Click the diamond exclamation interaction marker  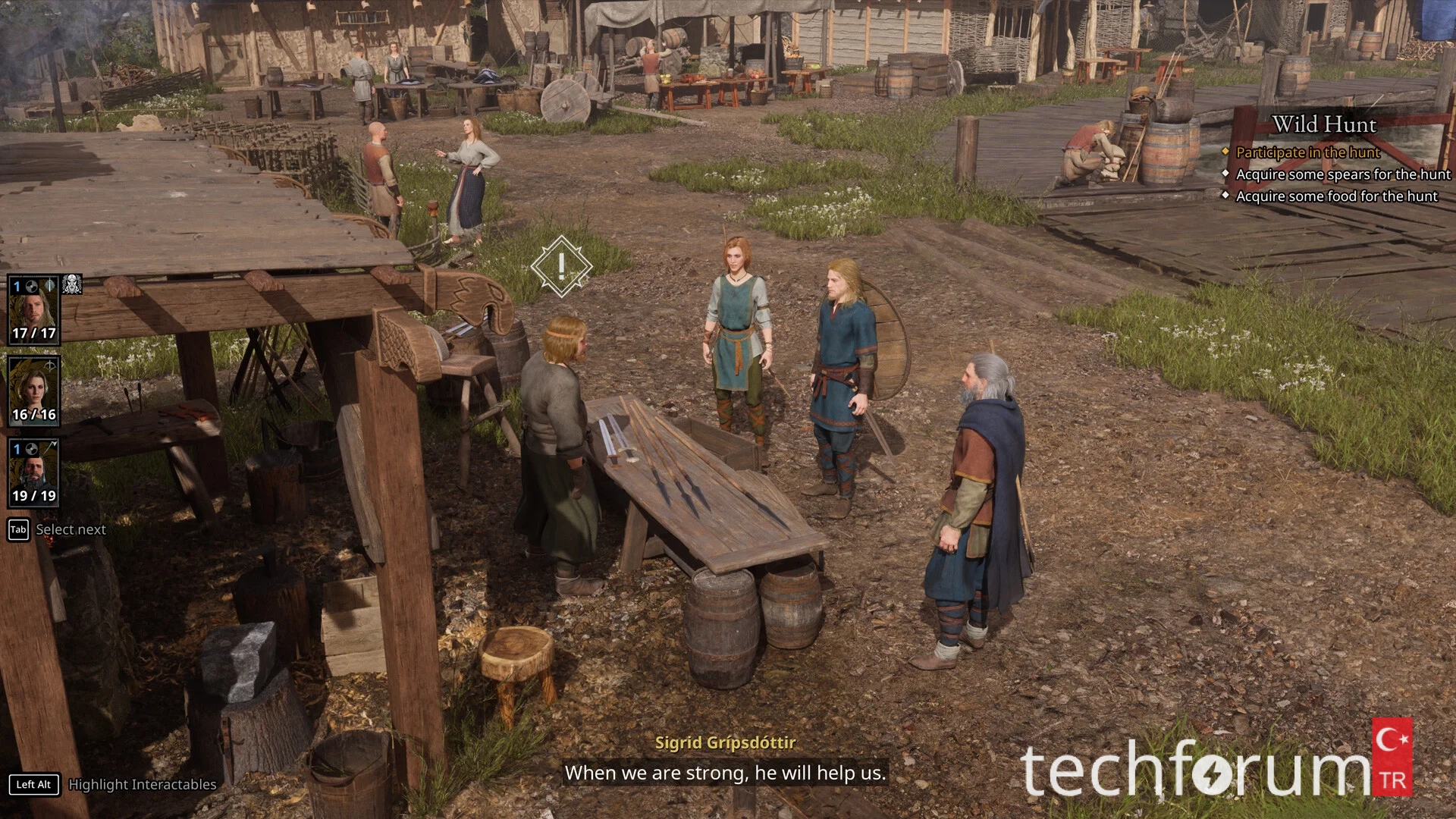[561, 265]
